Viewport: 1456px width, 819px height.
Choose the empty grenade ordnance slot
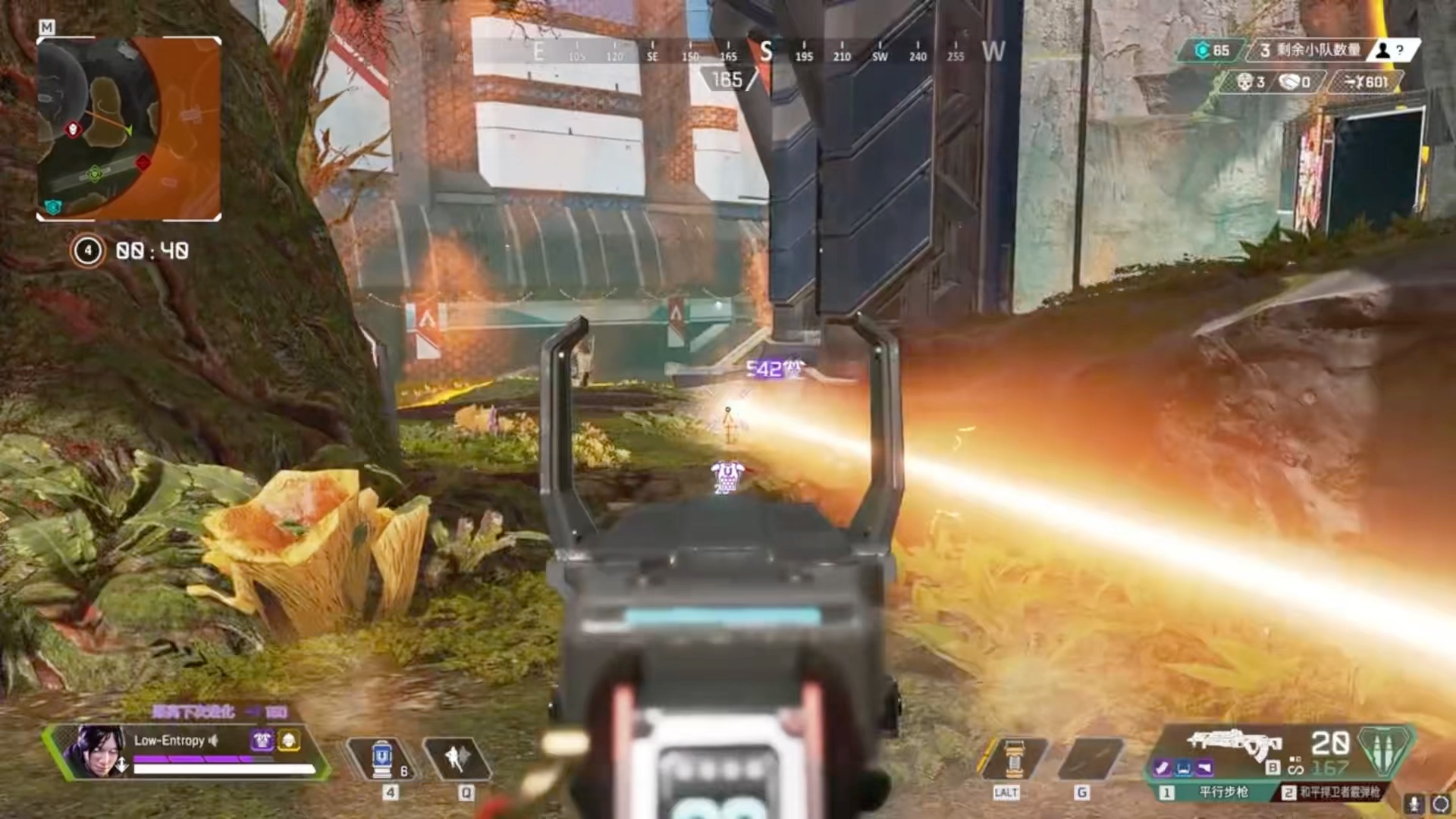1090,758
